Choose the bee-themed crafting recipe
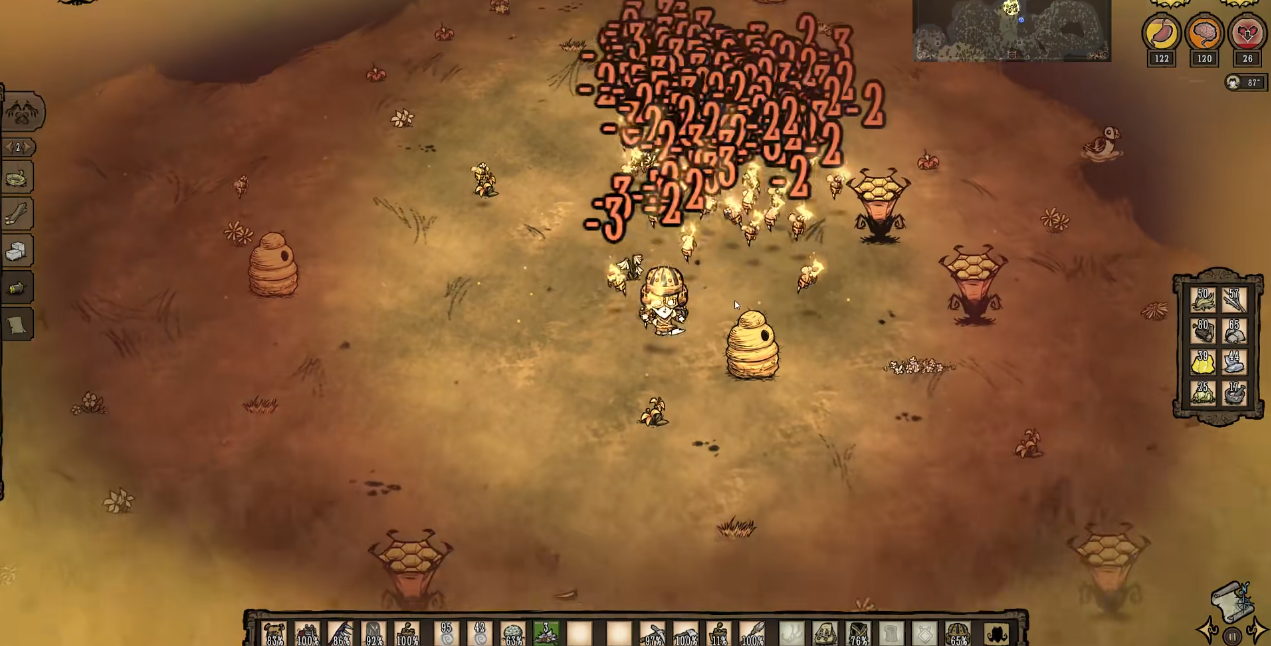1271x646 pixels. click(18, 288)
